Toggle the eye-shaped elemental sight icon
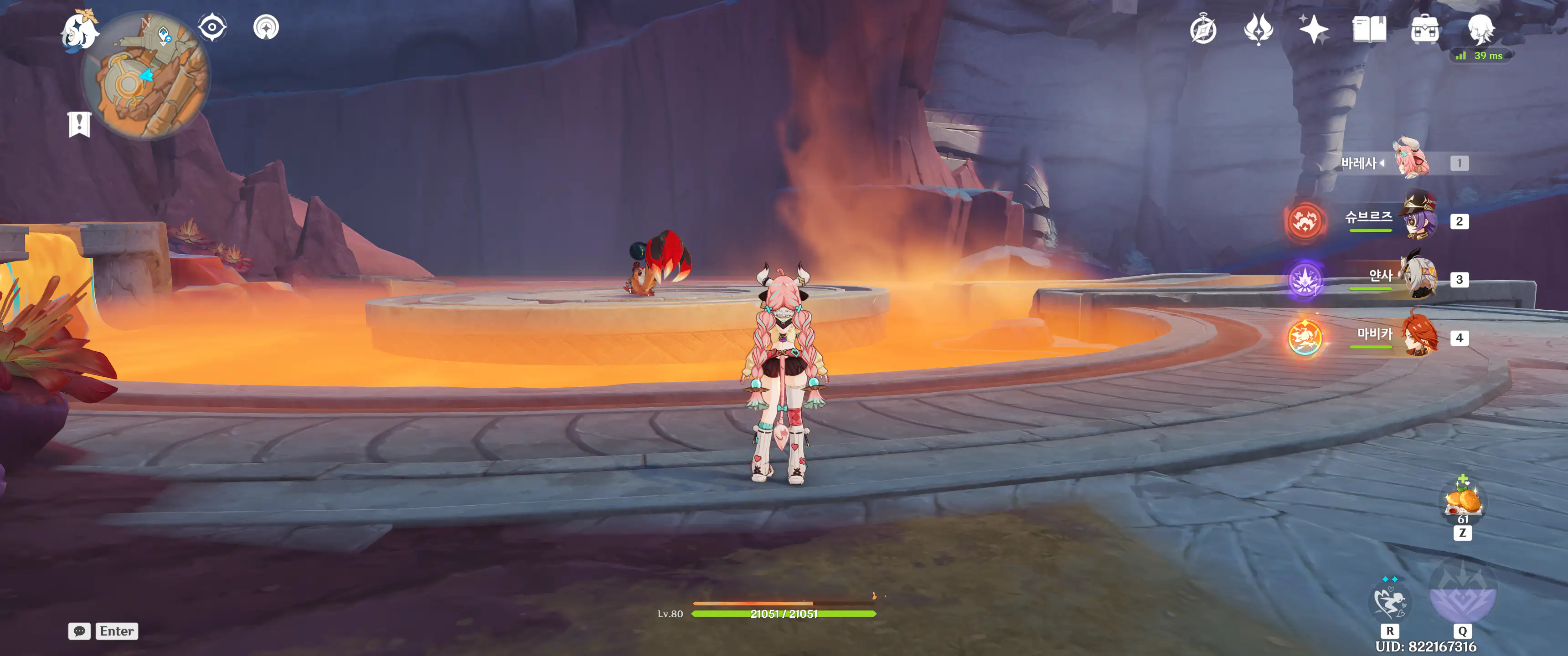This screenshot has height=656, width=1568. (x=212, y=27)
